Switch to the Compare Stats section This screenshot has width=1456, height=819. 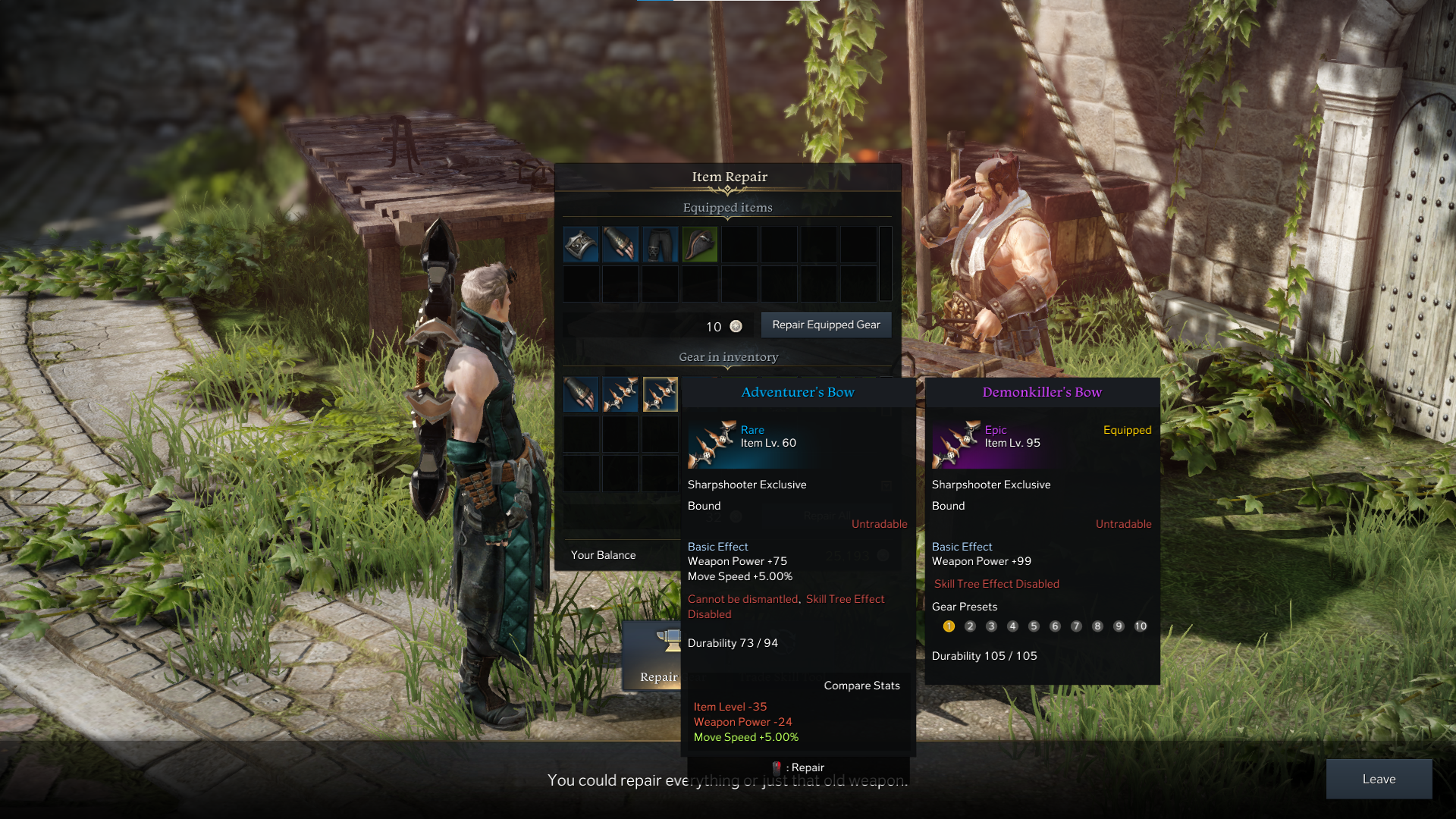(861, 685)
